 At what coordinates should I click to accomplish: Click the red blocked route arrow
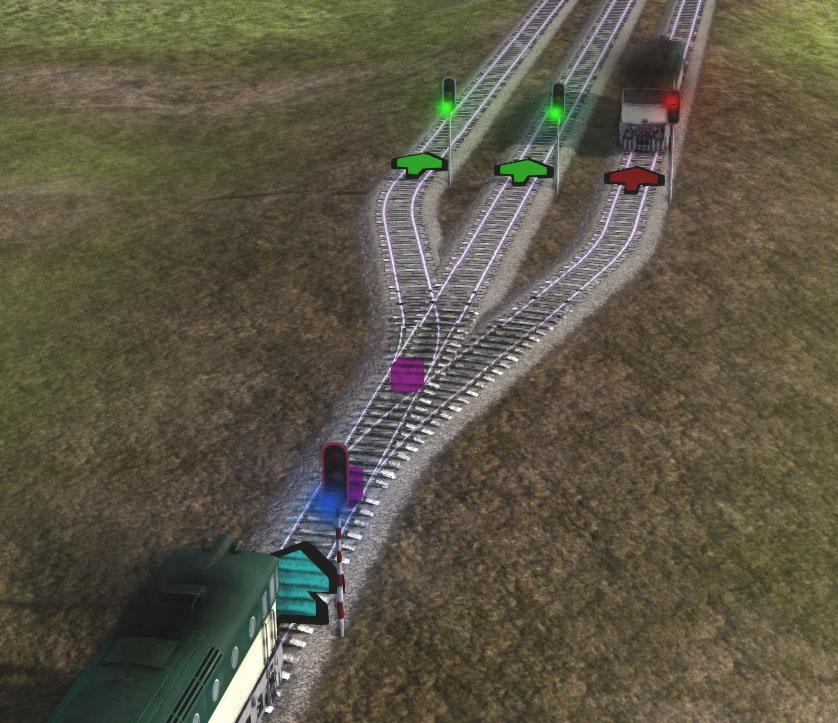click(x=634, y=178)
